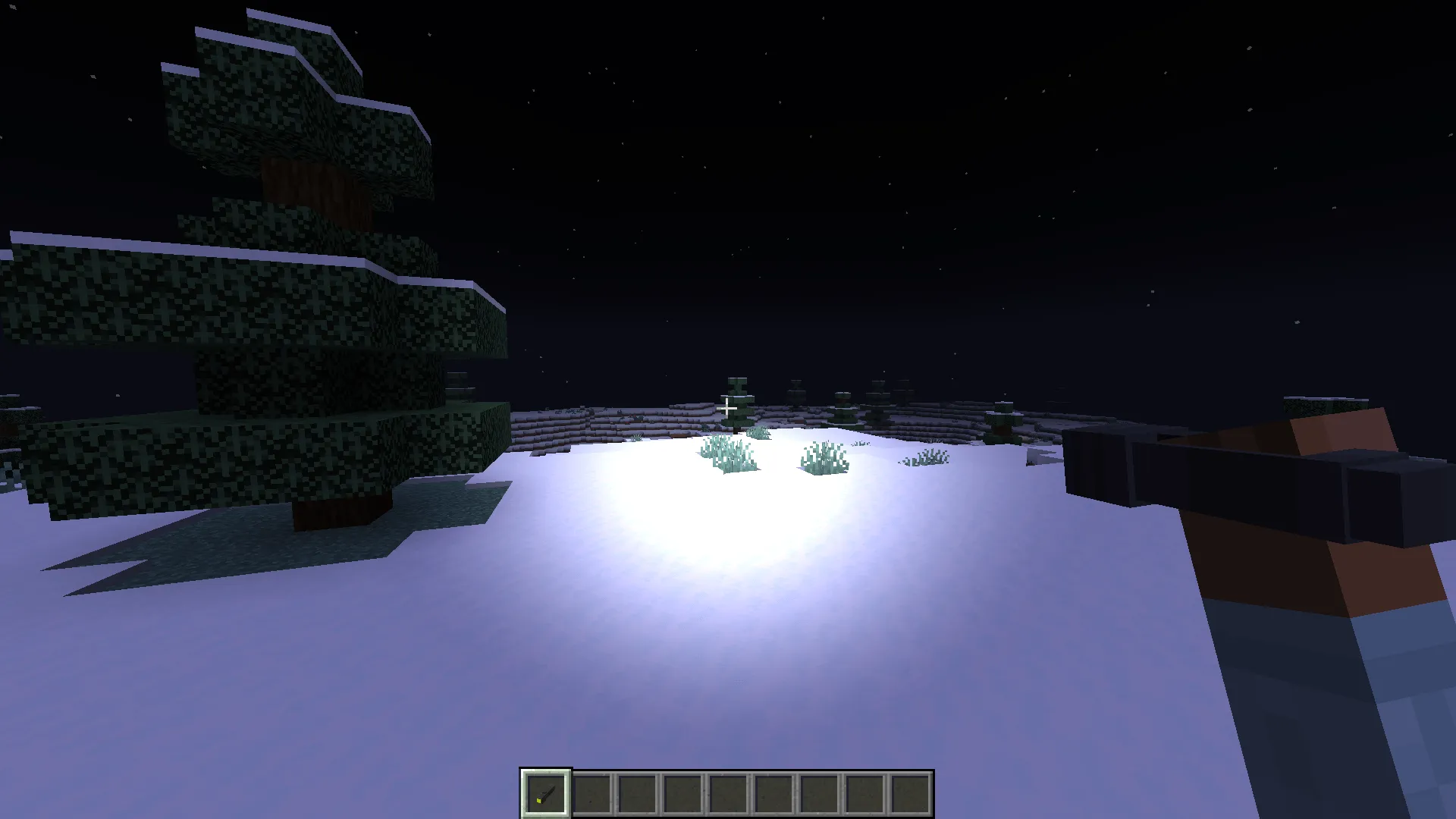This screenshot has width=1456, height=819.
Task: Click the eighth hotbar slot
Action: (x=866, y=793)
